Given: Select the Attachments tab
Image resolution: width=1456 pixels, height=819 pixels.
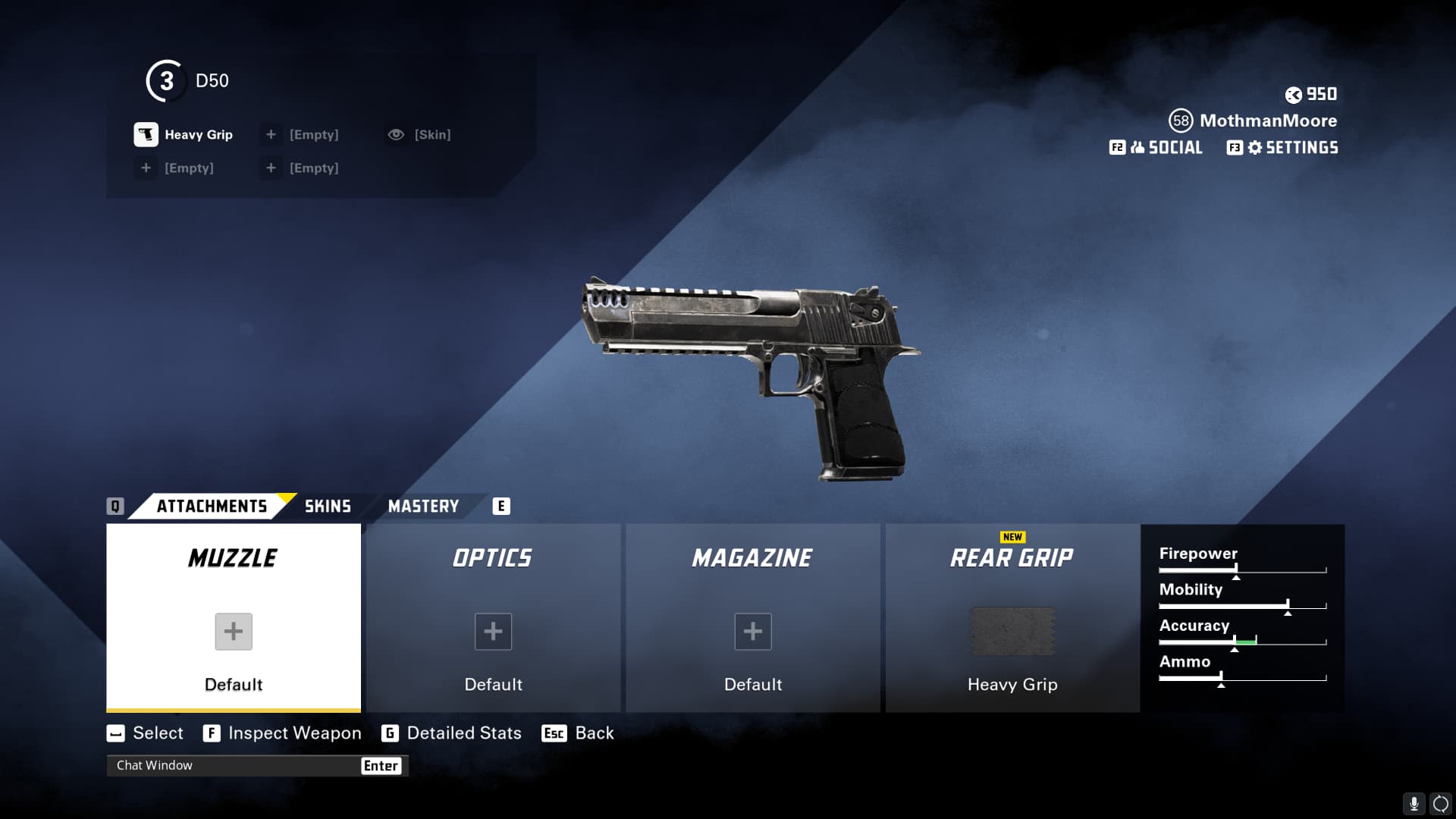Looking at the screenshot, I should click(212, 507).
